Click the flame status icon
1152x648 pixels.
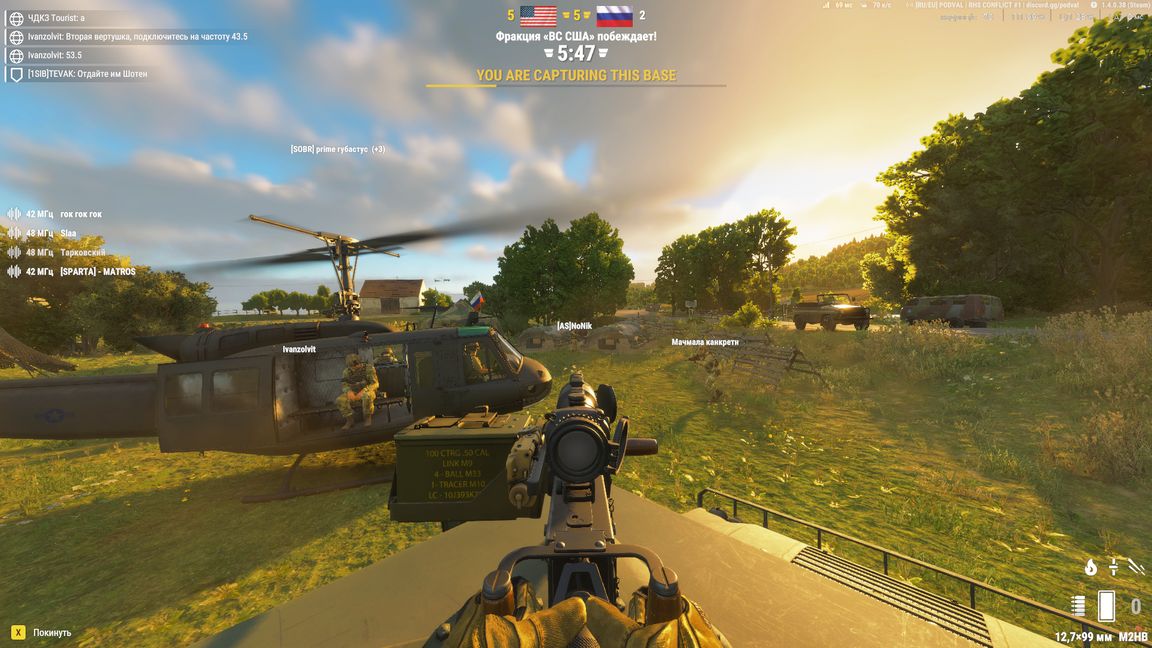click(1091, 567)
